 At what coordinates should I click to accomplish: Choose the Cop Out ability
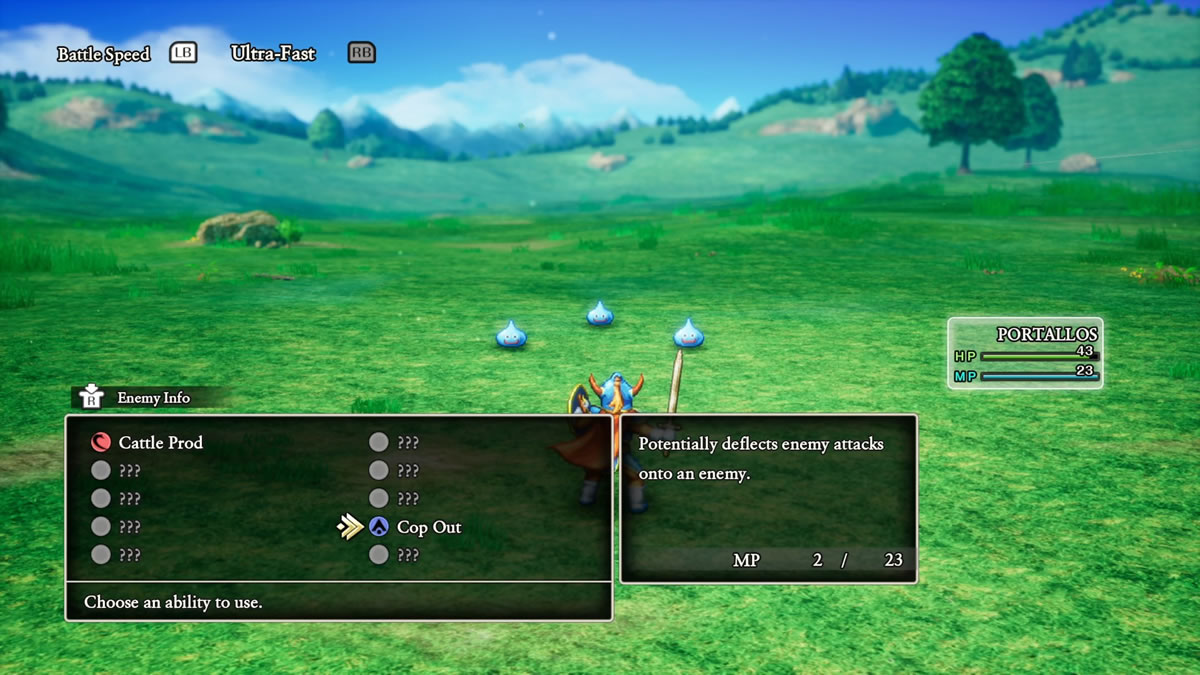tap(428, 527)
